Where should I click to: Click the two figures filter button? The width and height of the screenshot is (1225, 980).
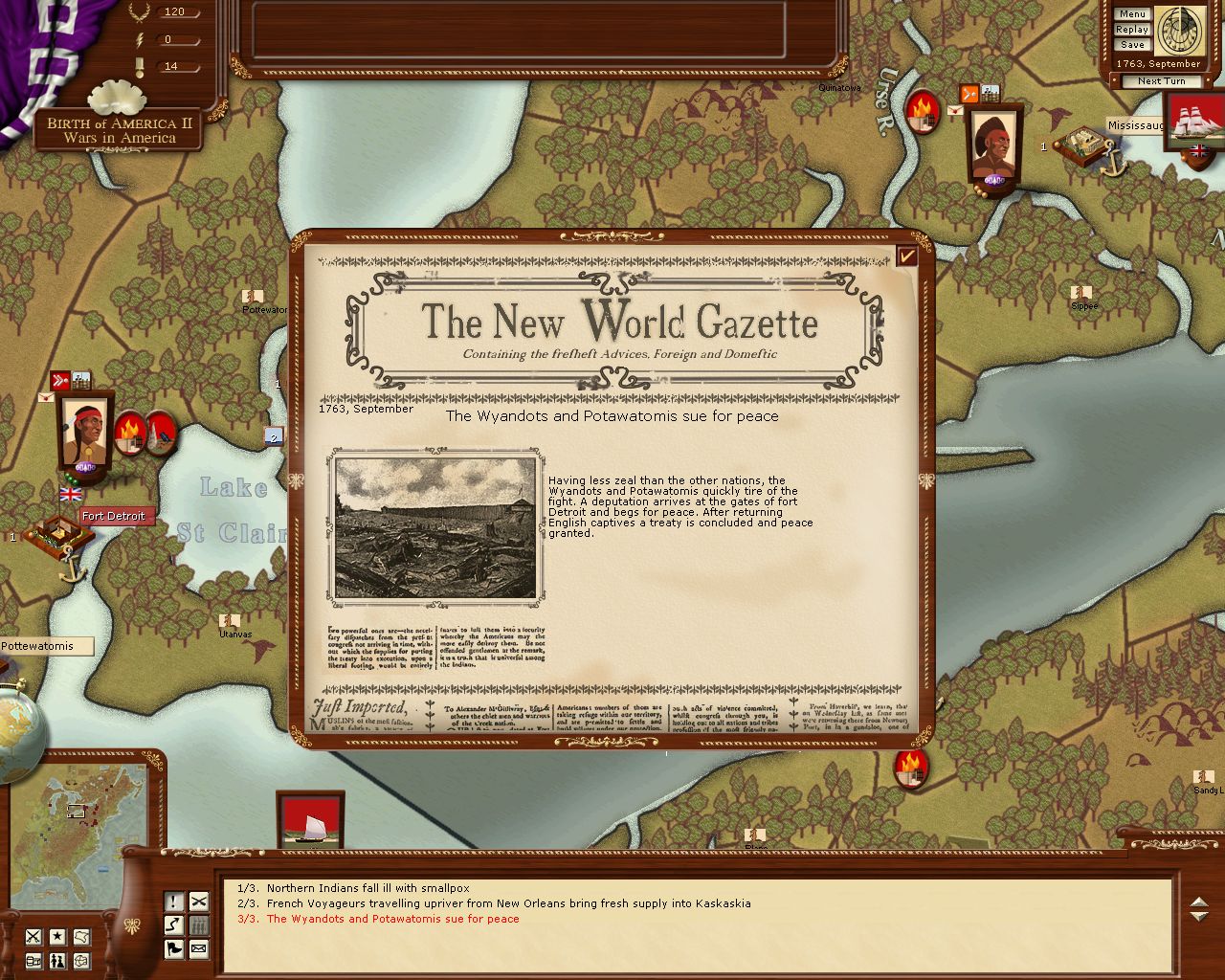(57, 961)
